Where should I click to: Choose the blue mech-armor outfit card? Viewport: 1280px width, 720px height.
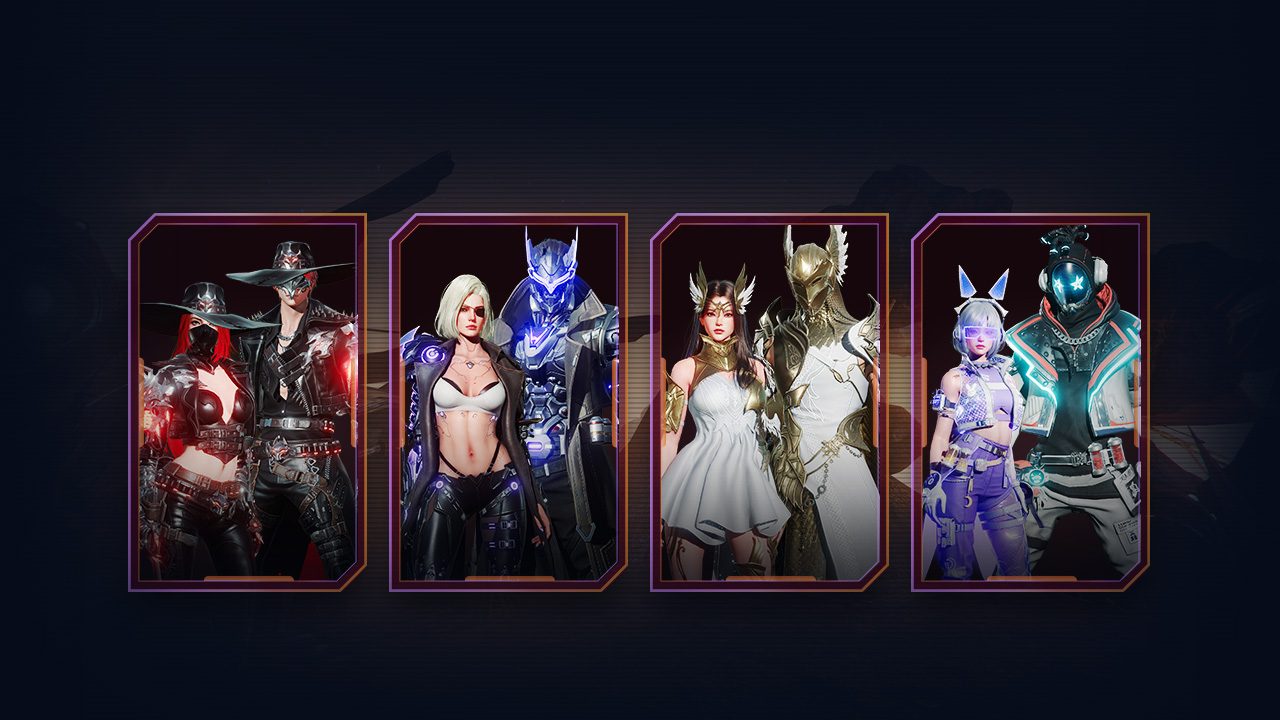tap(508, 402)
